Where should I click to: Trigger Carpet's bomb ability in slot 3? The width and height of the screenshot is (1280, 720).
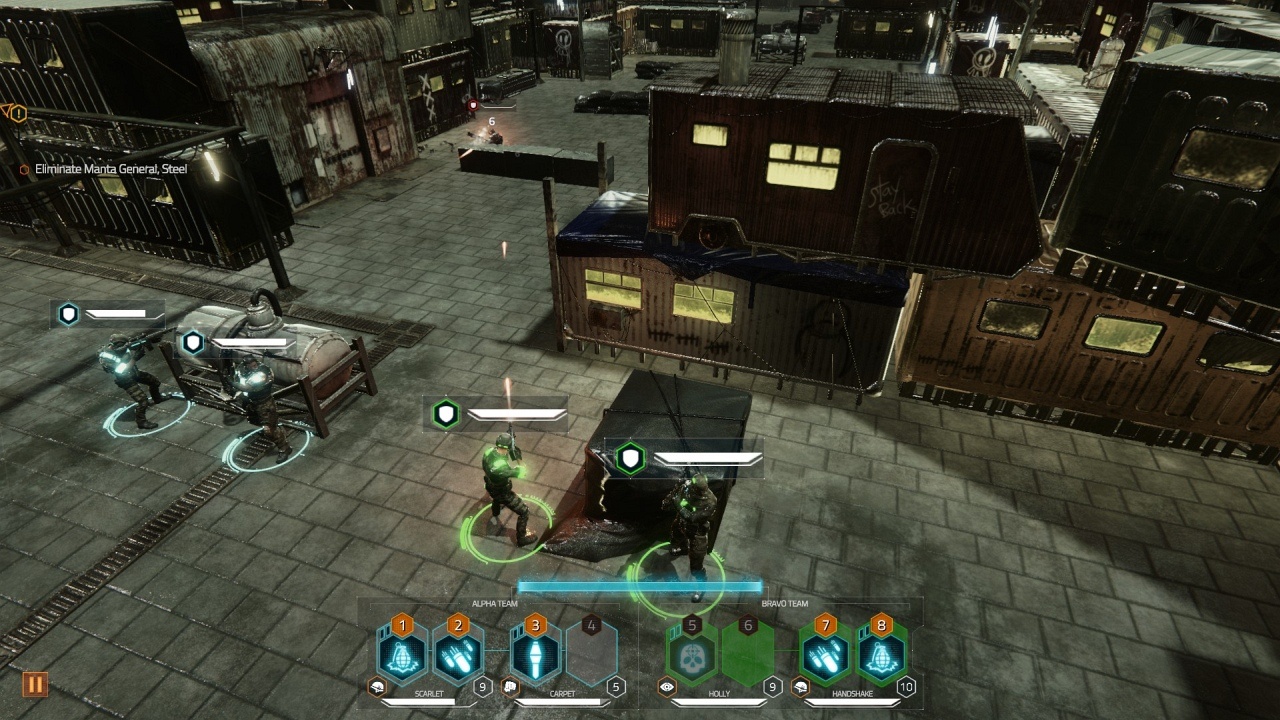(536, 655)
